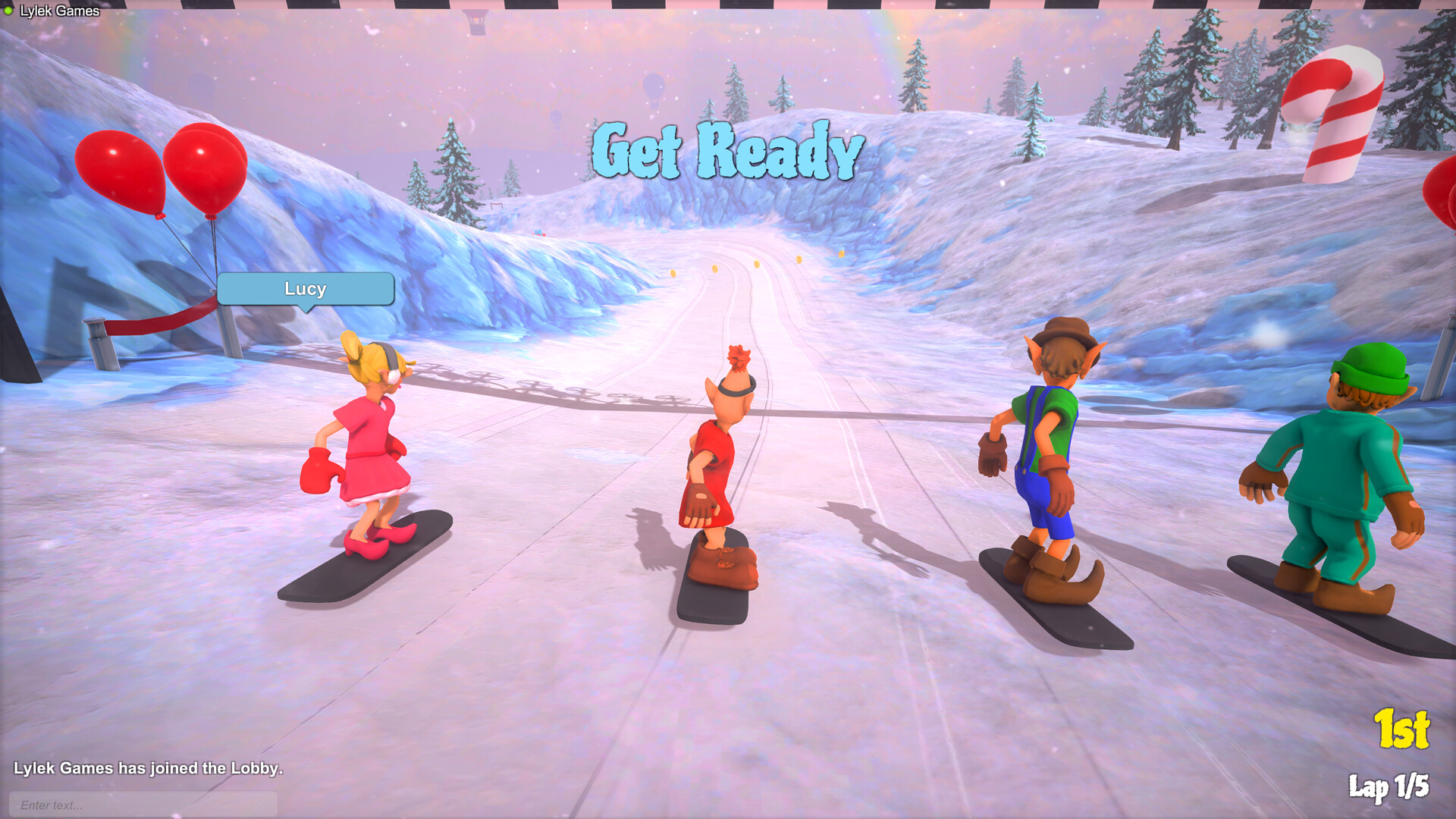Click the Lylek Games has joined message
This screenshot has width=1456, height=819.
tap(149, 767)
